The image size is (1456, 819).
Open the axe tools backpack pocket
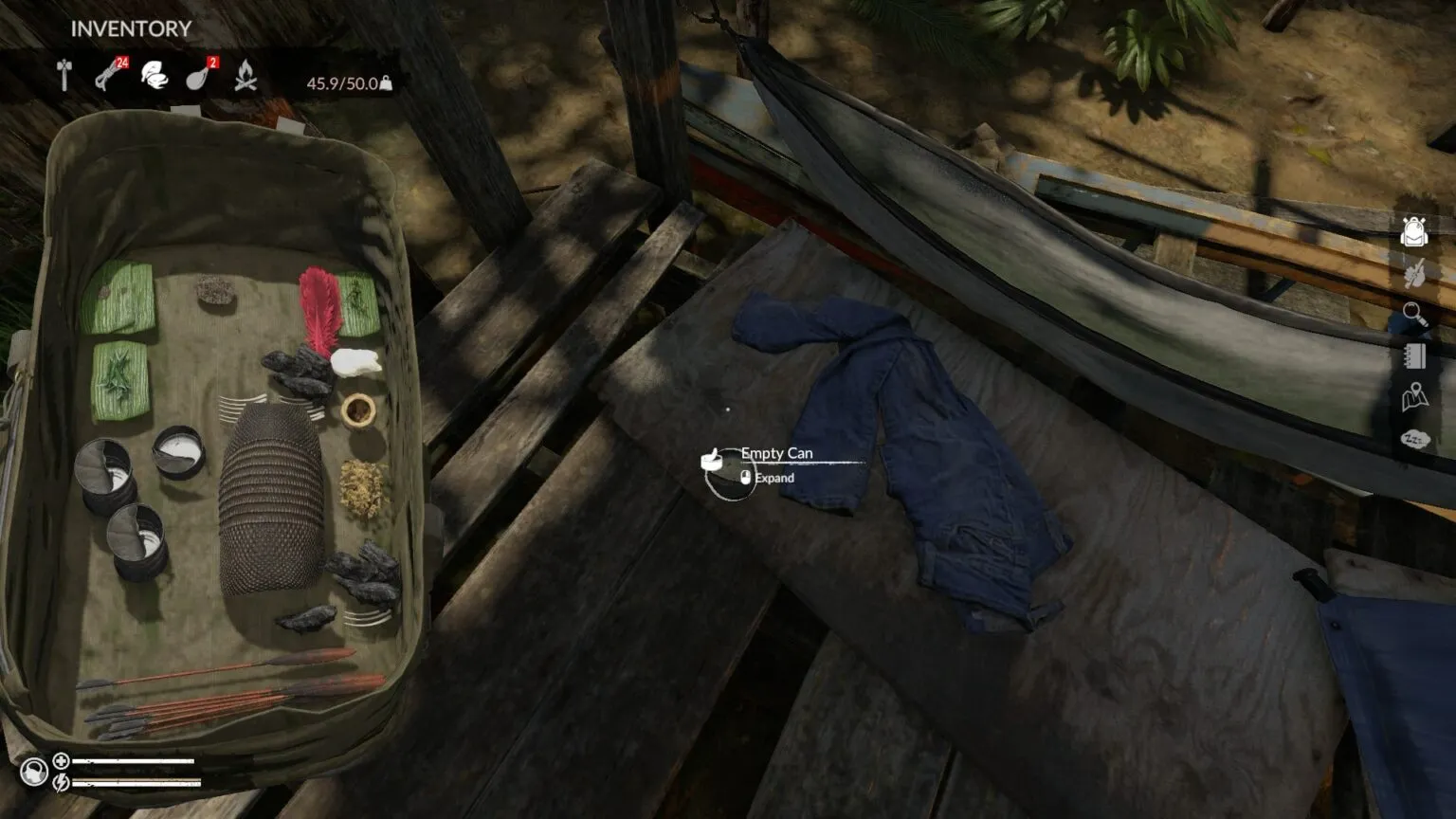pyautogui.click(x=64, y=75)
